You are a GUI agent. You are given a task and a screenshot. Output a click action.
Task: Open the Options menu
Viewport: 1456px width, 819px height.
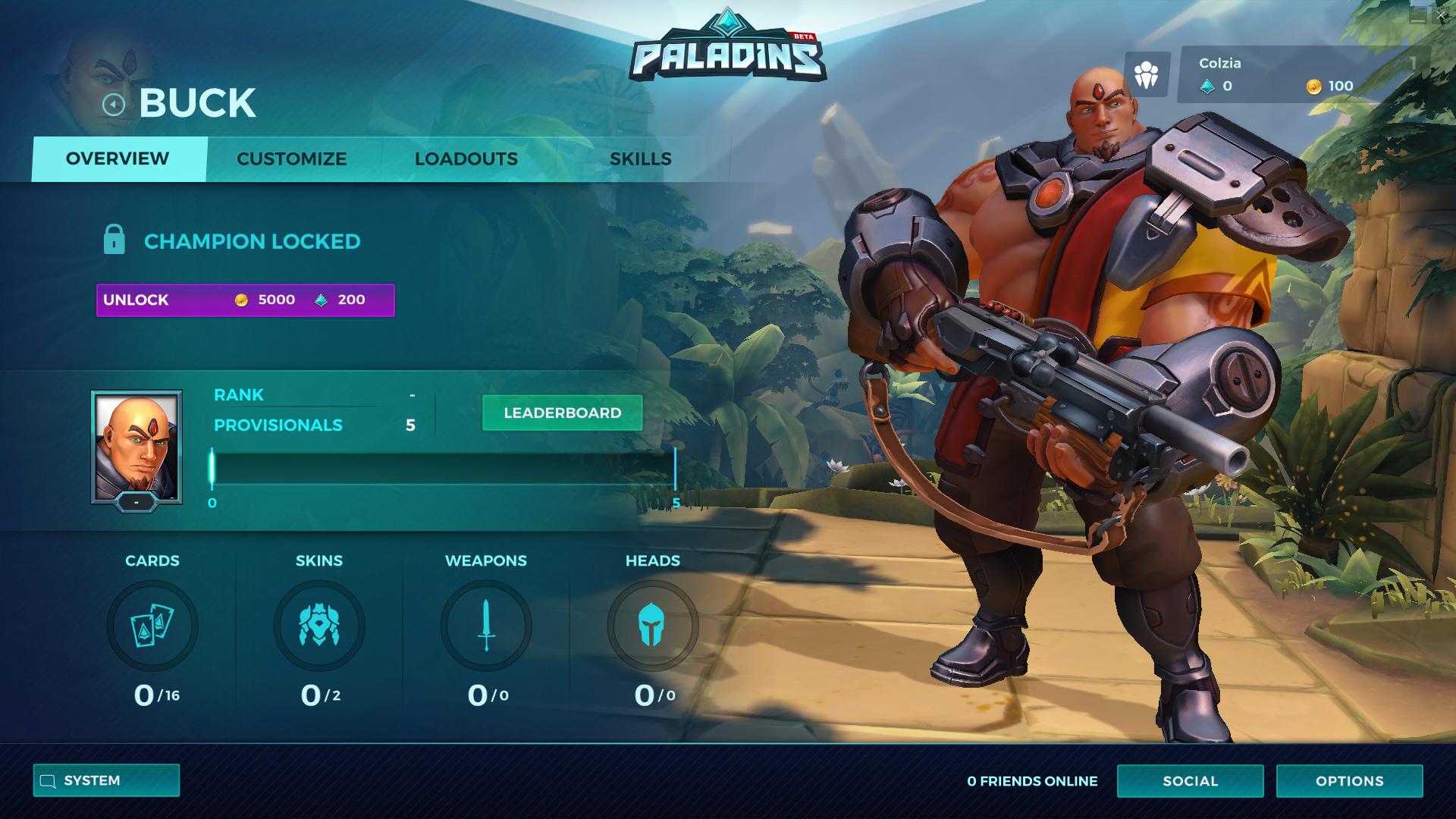pyautogui.click(x=1349, y=781)
